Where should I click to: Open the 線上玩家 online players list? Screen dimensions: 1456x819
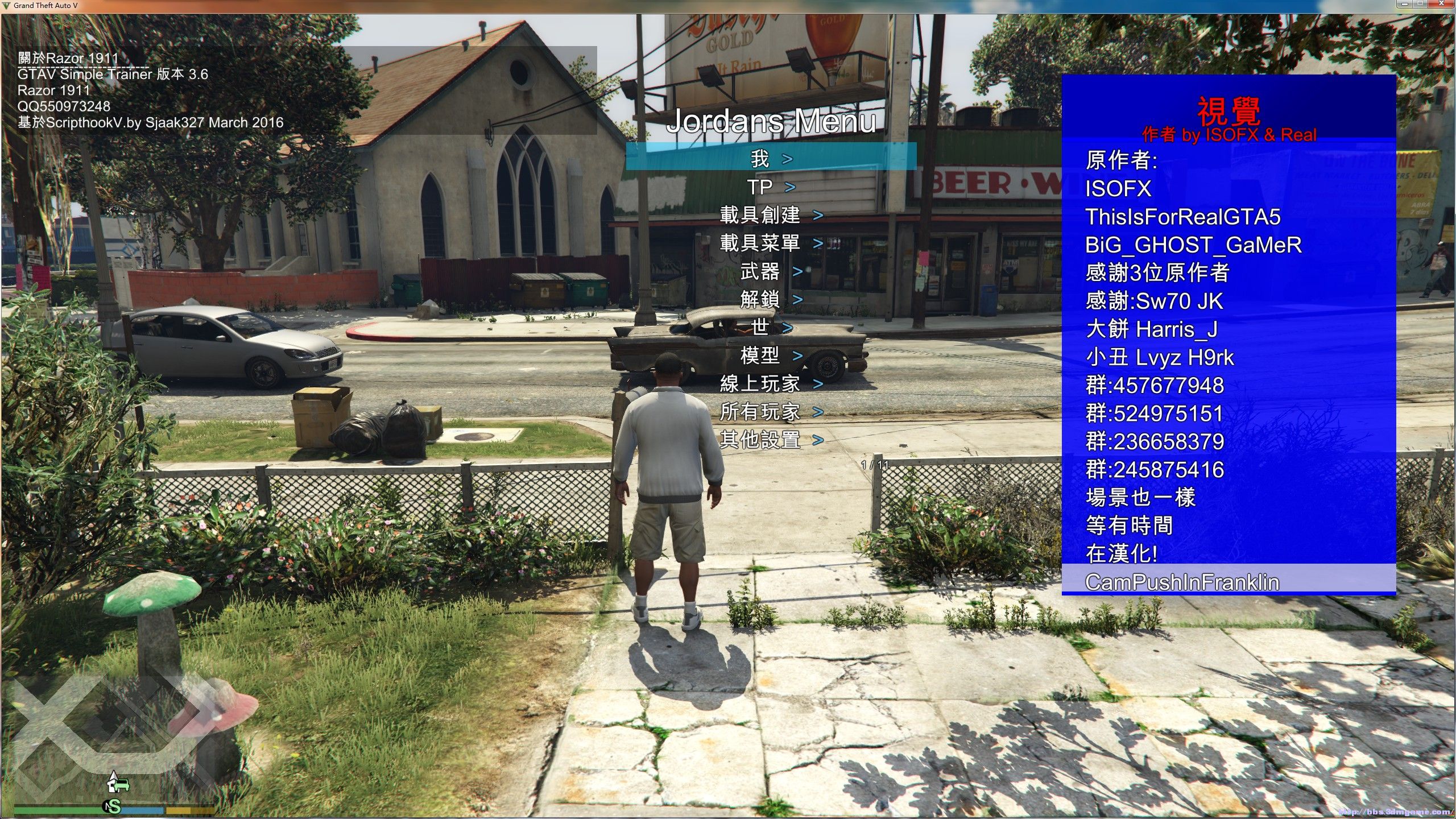pos(771,383)
